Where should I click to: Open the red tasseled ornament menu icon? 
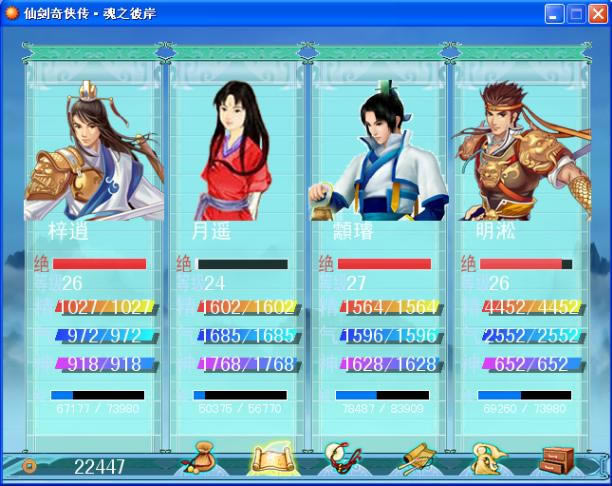341,461
